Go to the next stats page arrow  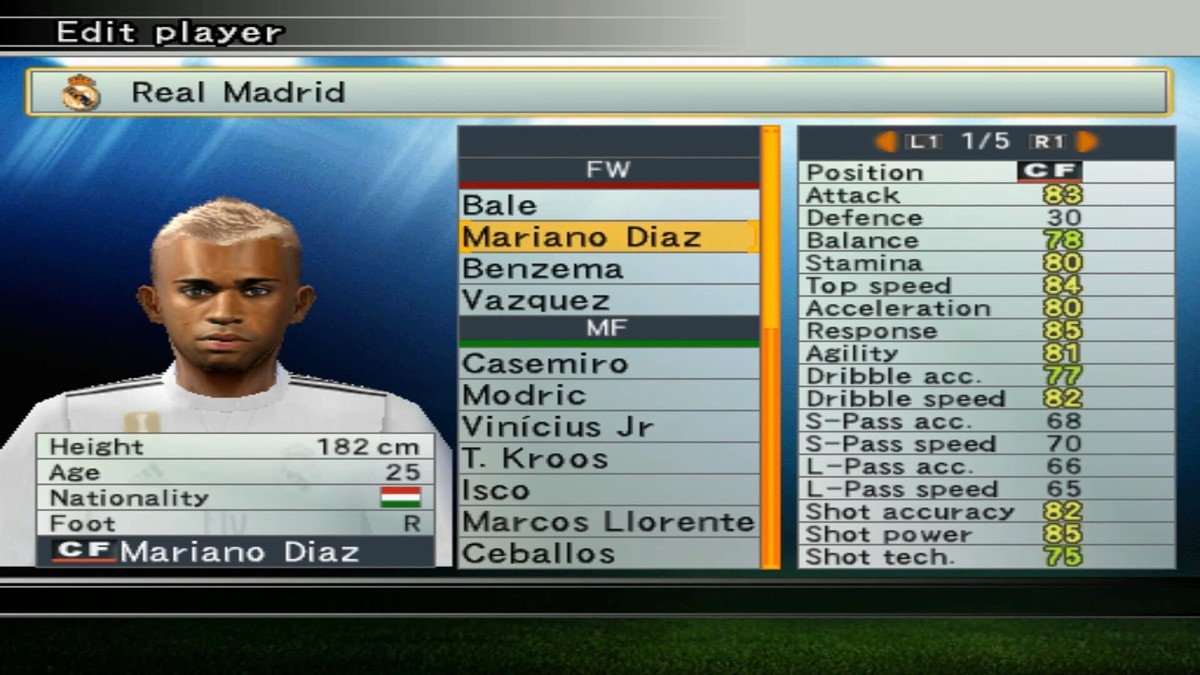point(1088,142)
